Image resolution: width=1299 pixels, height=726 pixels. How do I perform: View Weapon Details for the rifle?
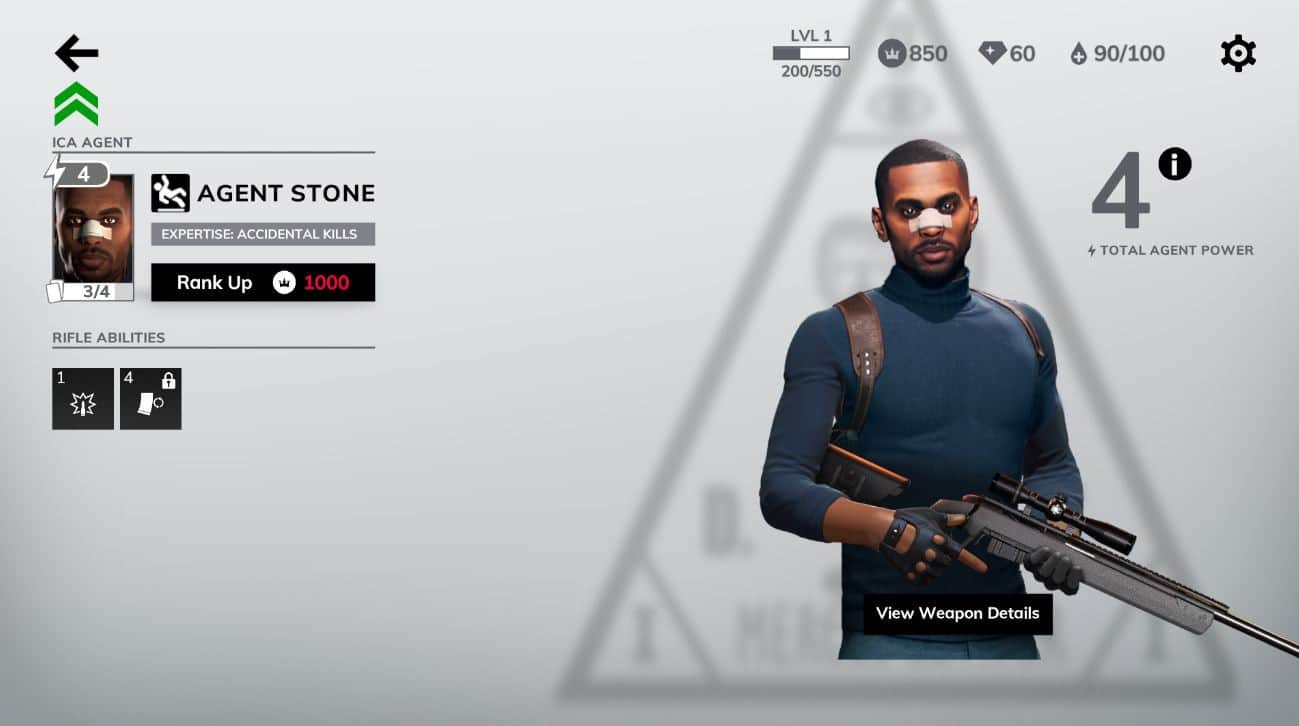(957, 613)
